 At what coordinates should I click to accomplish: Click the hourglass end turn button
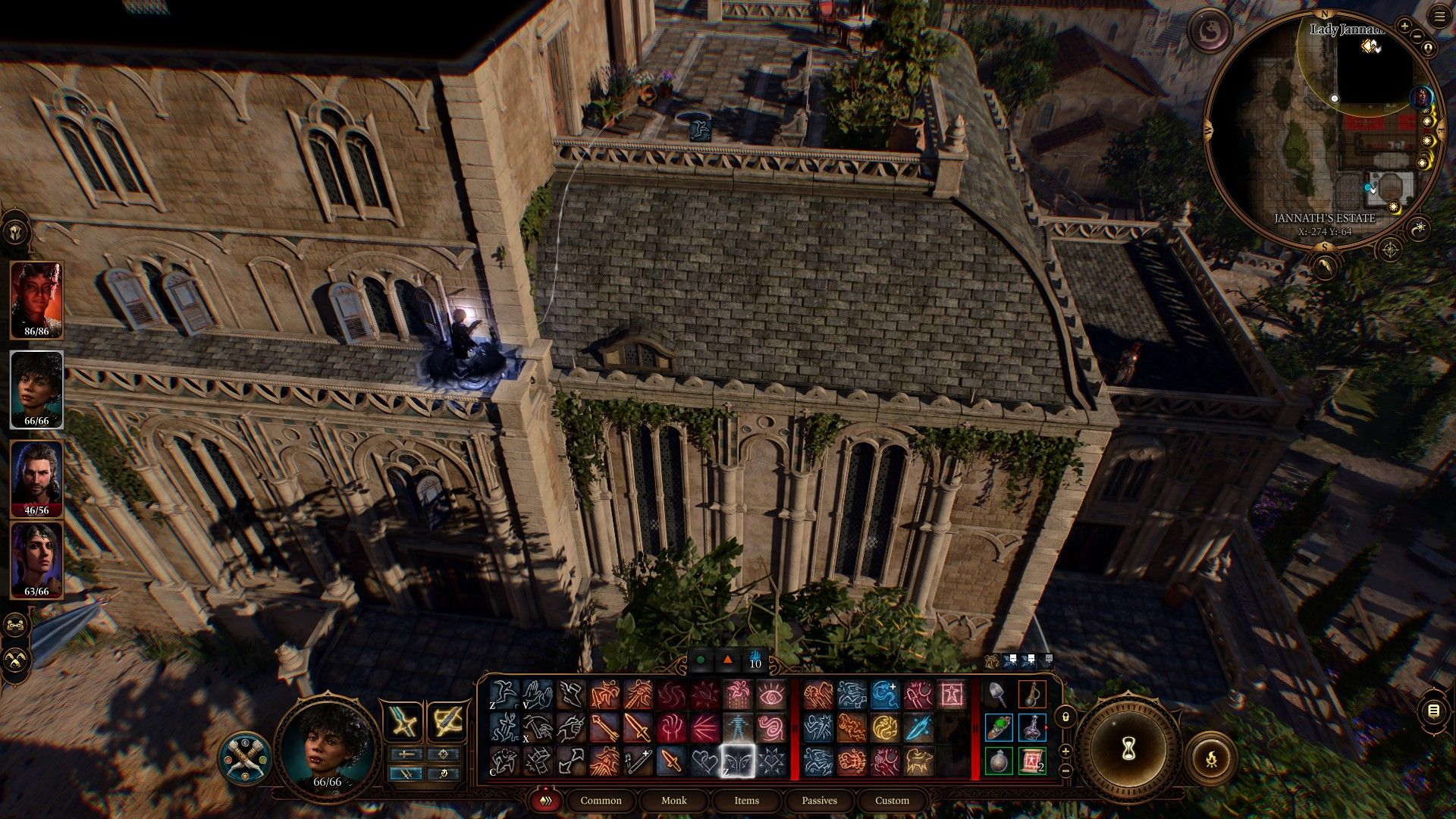[1128, 749]
